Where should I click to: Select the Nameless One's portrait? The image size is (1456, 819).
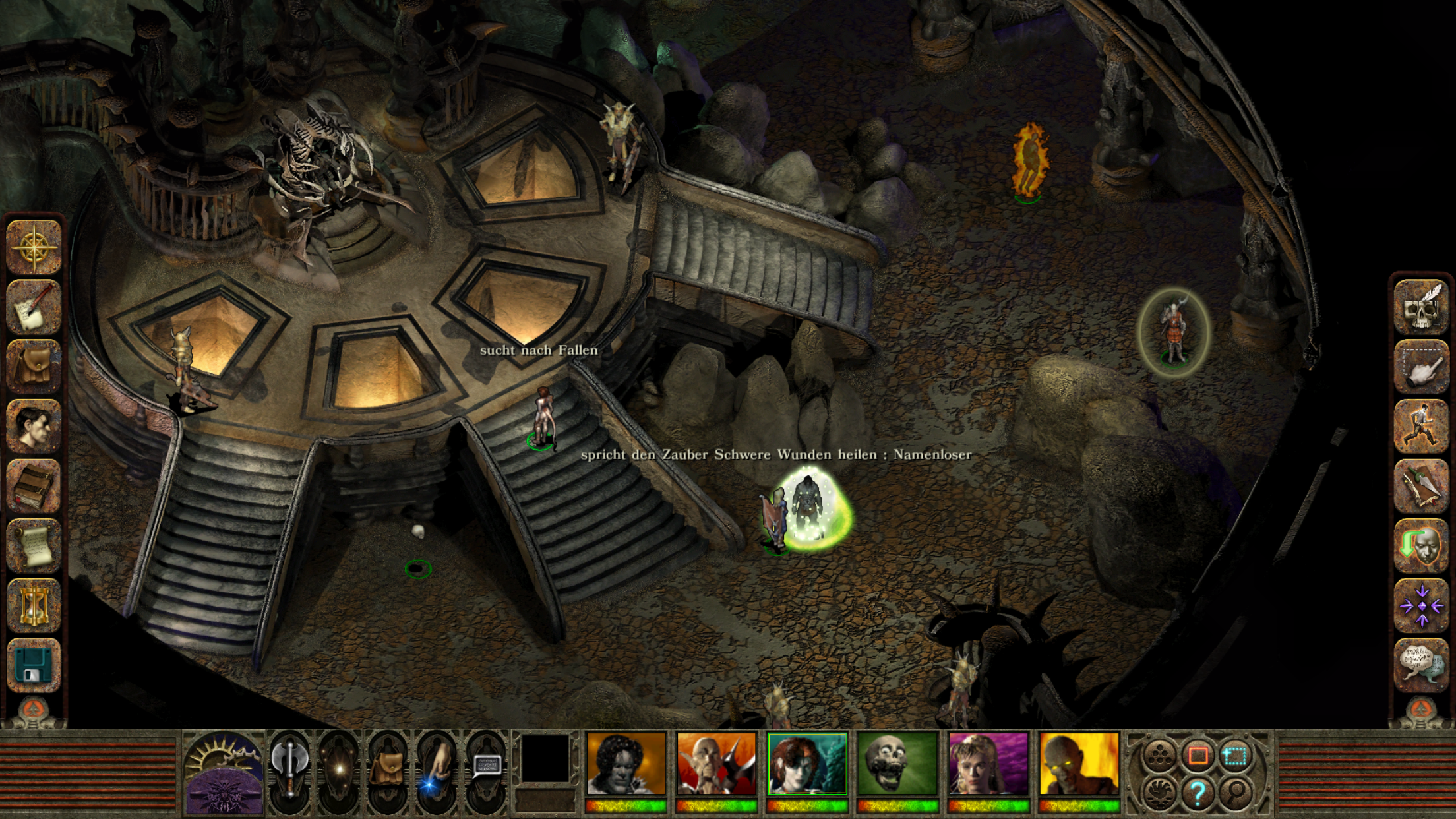pyautogui.click(x=626, y=764)
